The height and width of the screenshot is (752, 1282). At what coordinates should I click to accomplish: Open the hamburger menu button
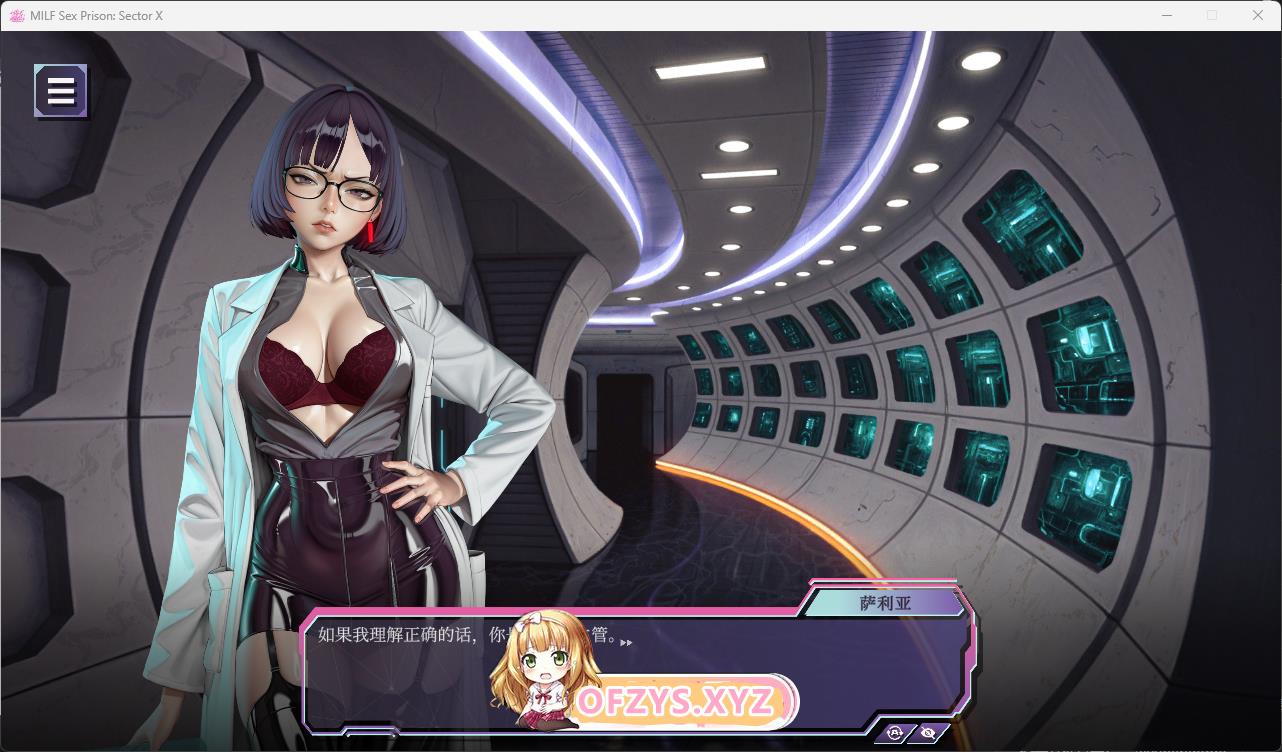61,91
